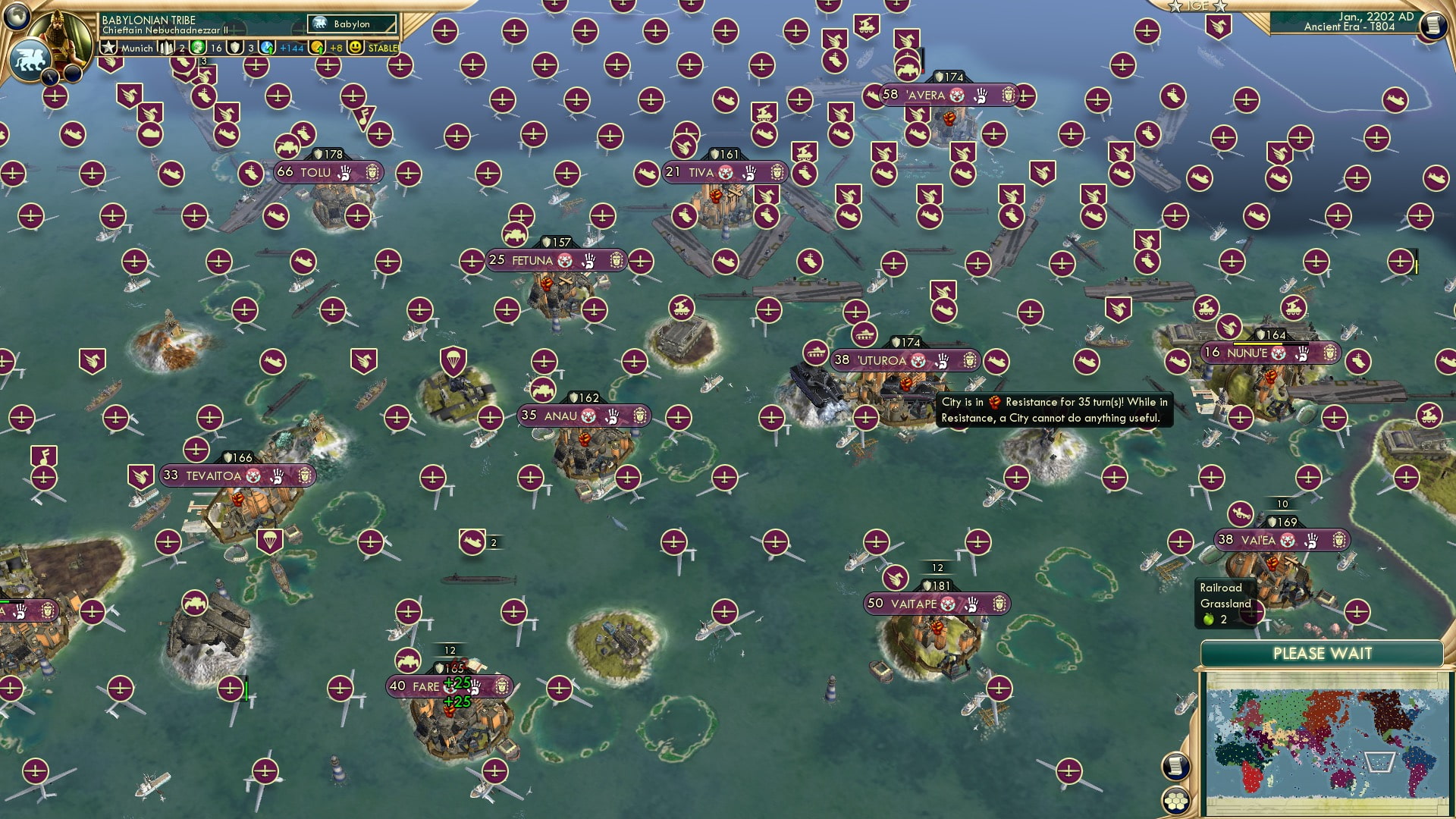Click the star toggle left of IGE
1456x819 pixels.
(1175, 6)
